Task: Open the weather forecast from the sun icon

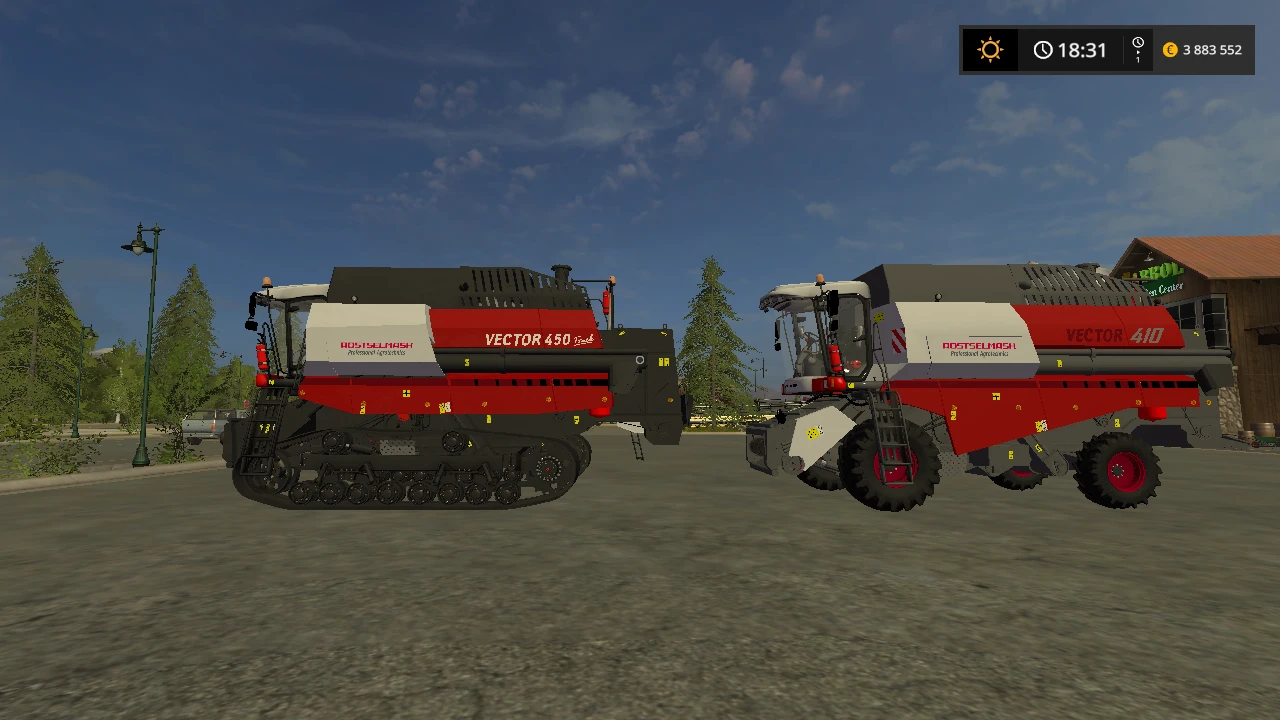Action: tap(989, 49)
